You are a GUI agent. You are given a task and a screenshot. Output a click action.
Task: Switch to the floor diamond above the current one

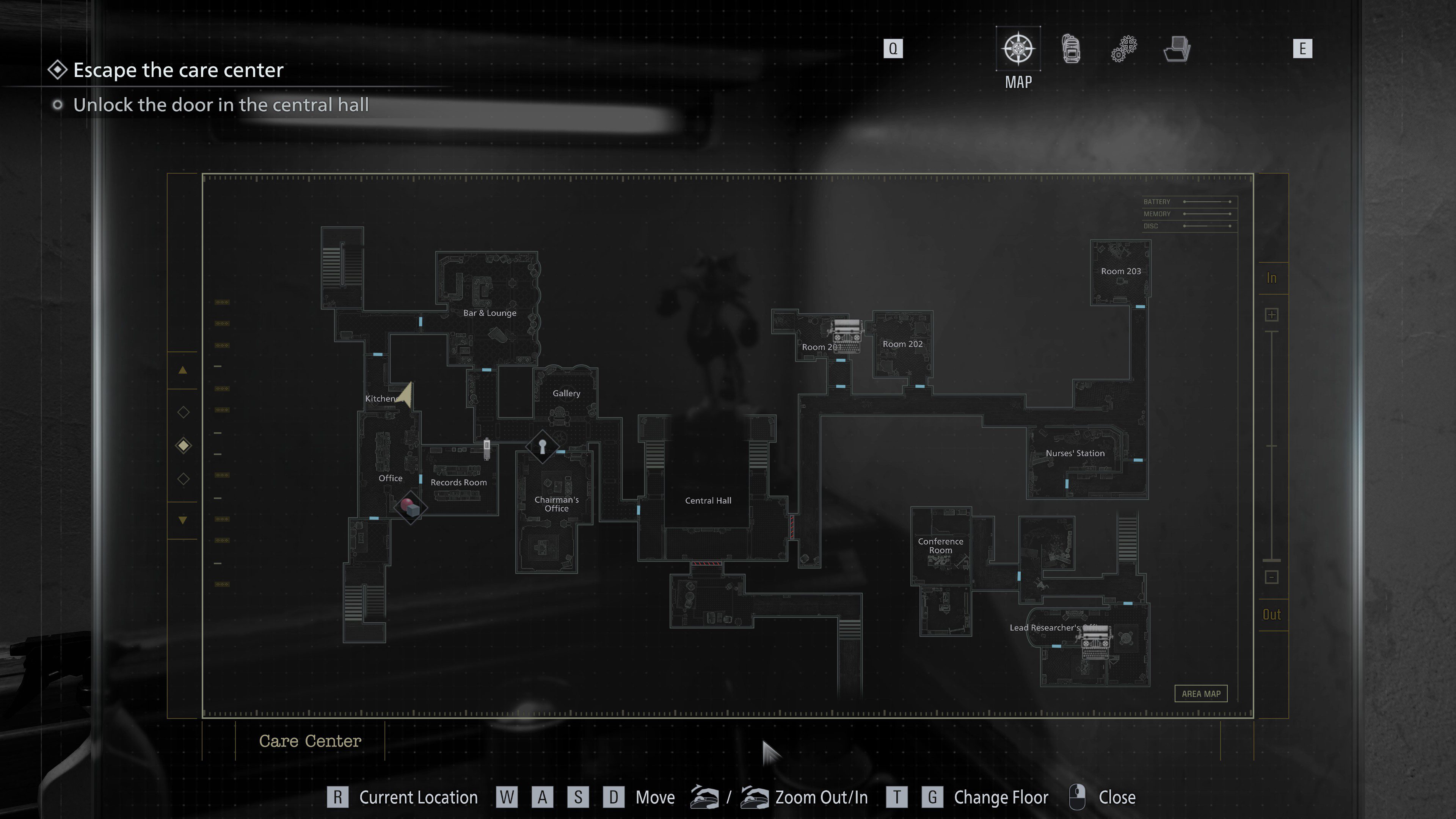(x=183, y=413)
